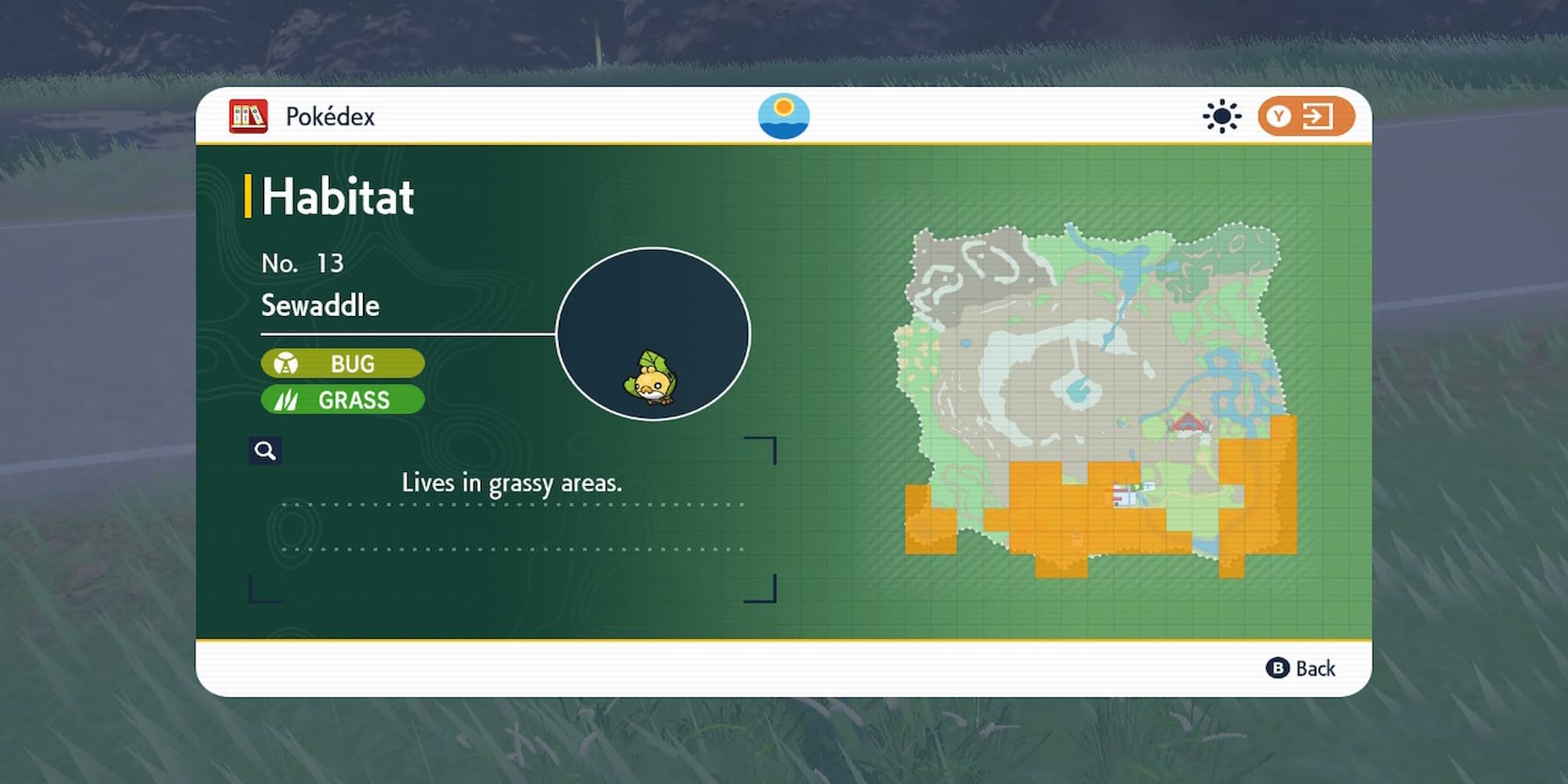Select the BUG type badge icon
Image resolution: width=1568 pixels, height=784 pixels.
(288, 363)
